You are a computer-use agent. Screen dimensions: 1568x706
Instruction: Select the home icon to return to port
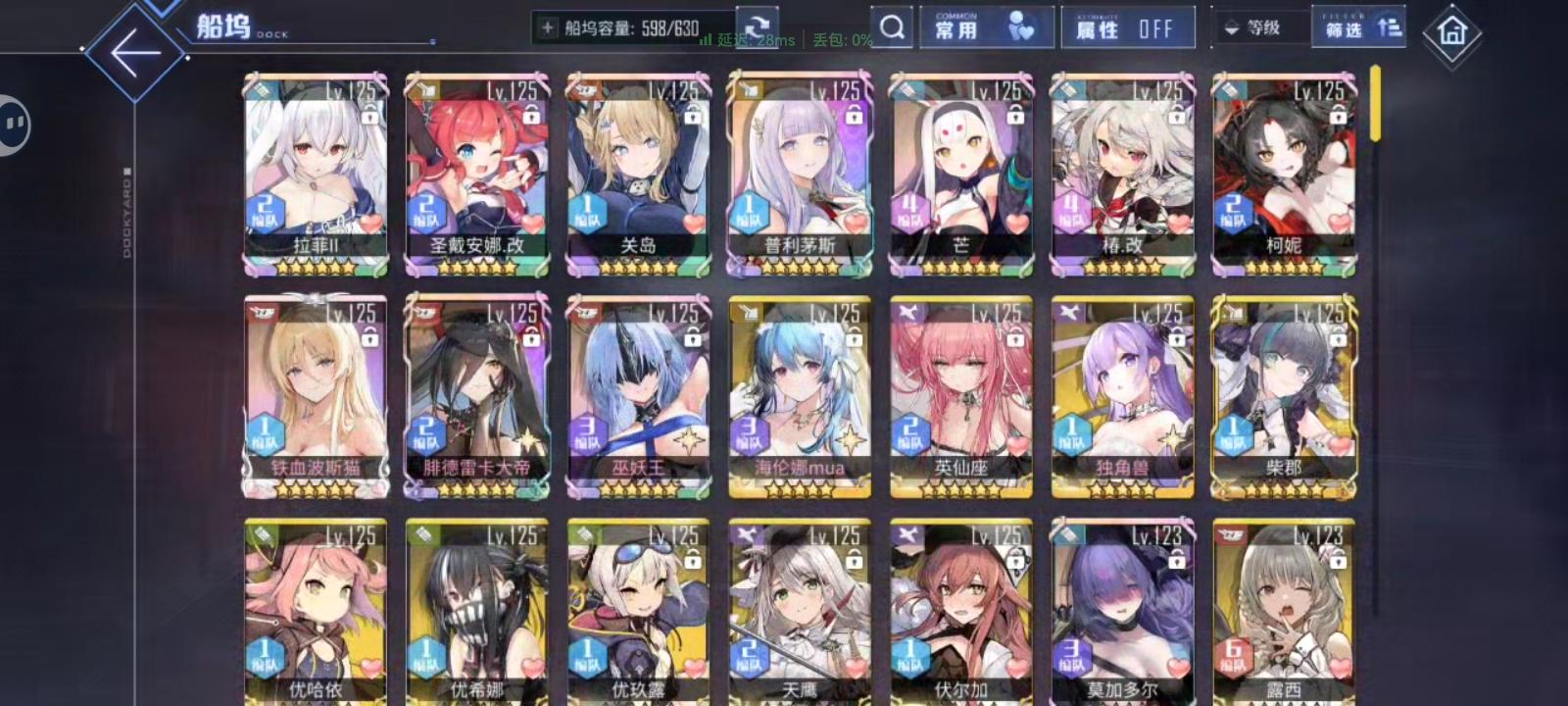tap(1453, 29)
